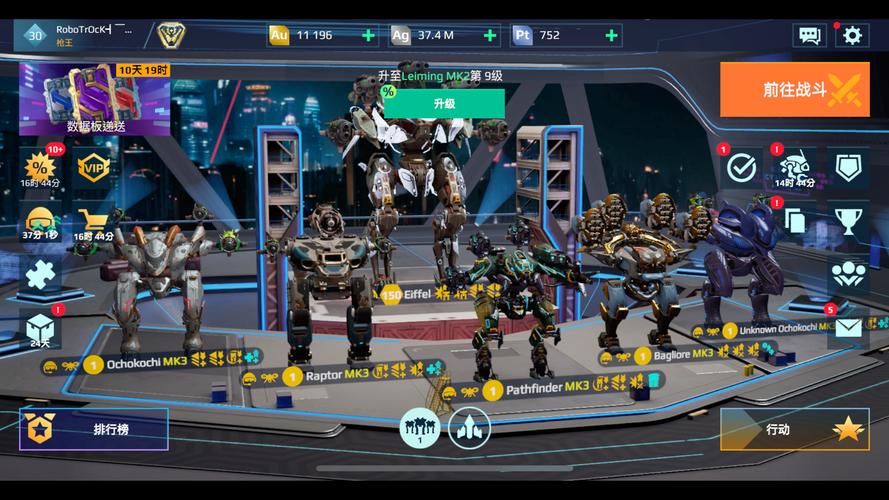Open the shopping cart store
This screenshot has height=500, width=889.
[94, 222]
